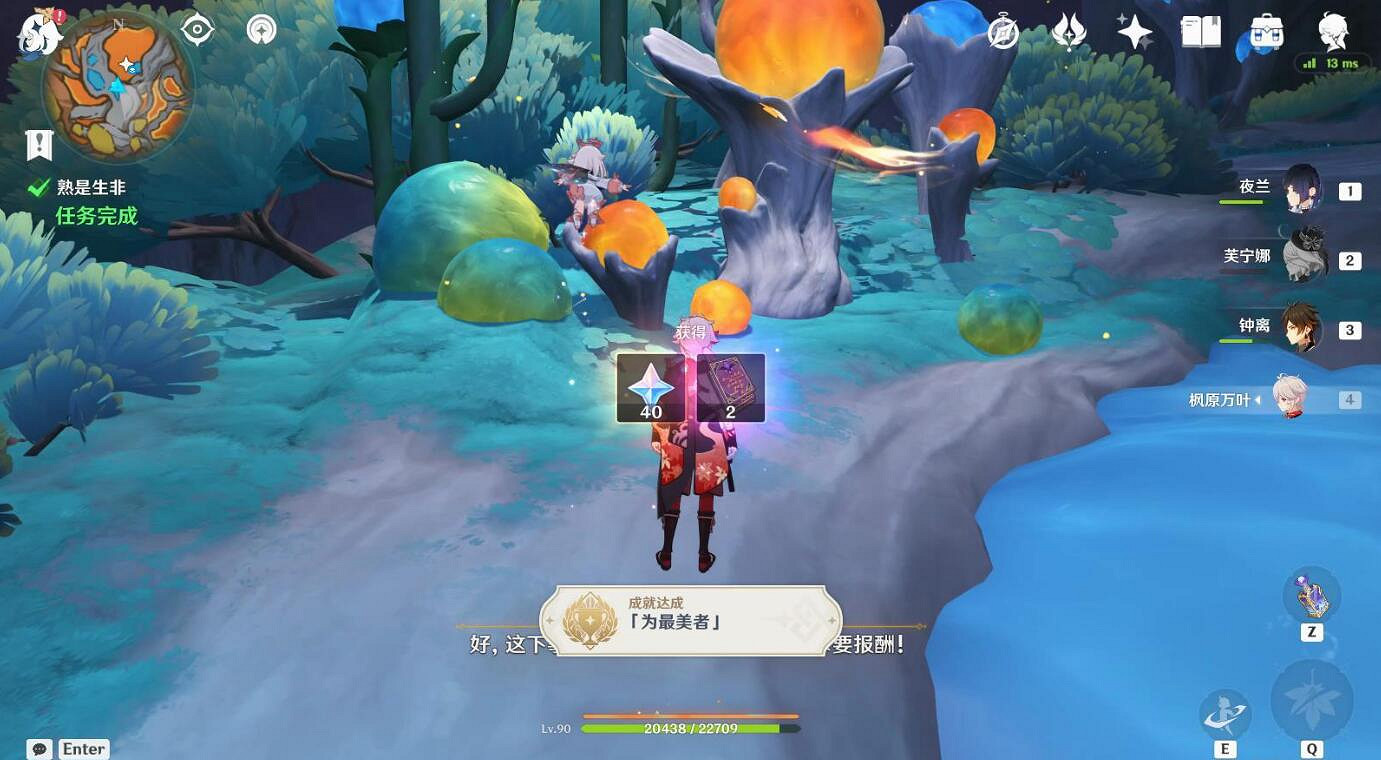Click the Enter button bottom left
The image size is (1381, 760).
coord(84,748)
